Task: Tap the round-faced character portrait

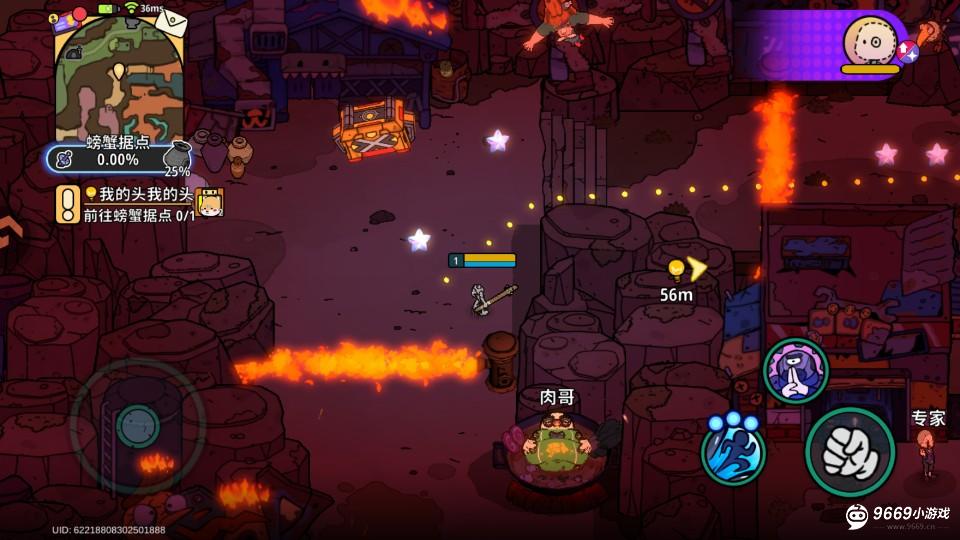Action: click(867, 40)
